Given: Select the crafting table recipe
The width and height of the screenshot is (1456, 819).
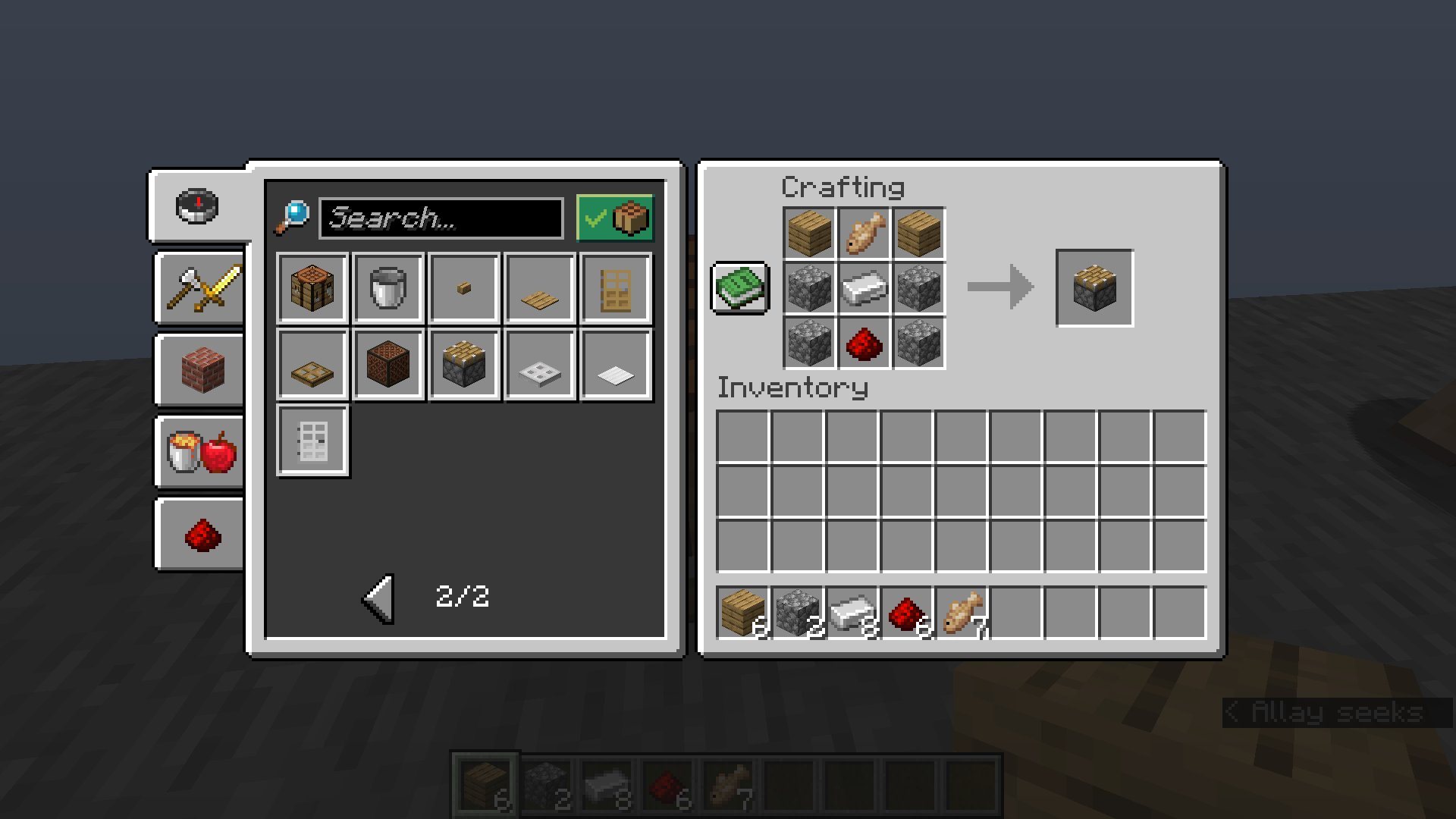Looking at the screenshot, I should pos(312,289).
